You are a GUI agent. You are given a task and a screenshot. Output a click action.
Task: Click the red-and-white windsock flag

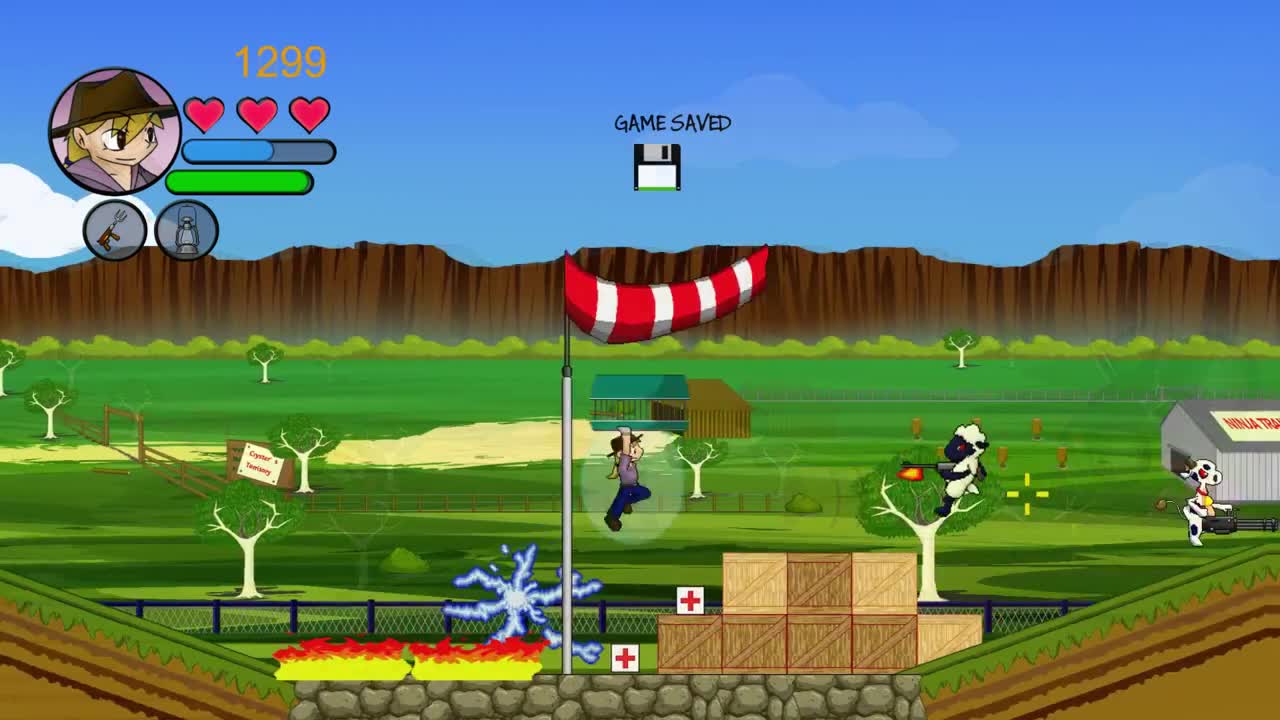pyautogui.click(x=665, y=295)
